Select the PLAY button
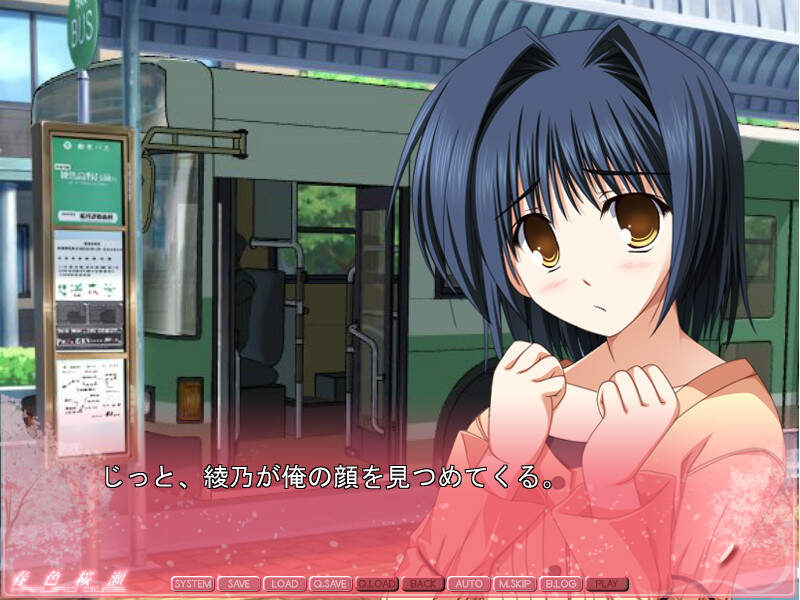 click(x=607, y=583)
